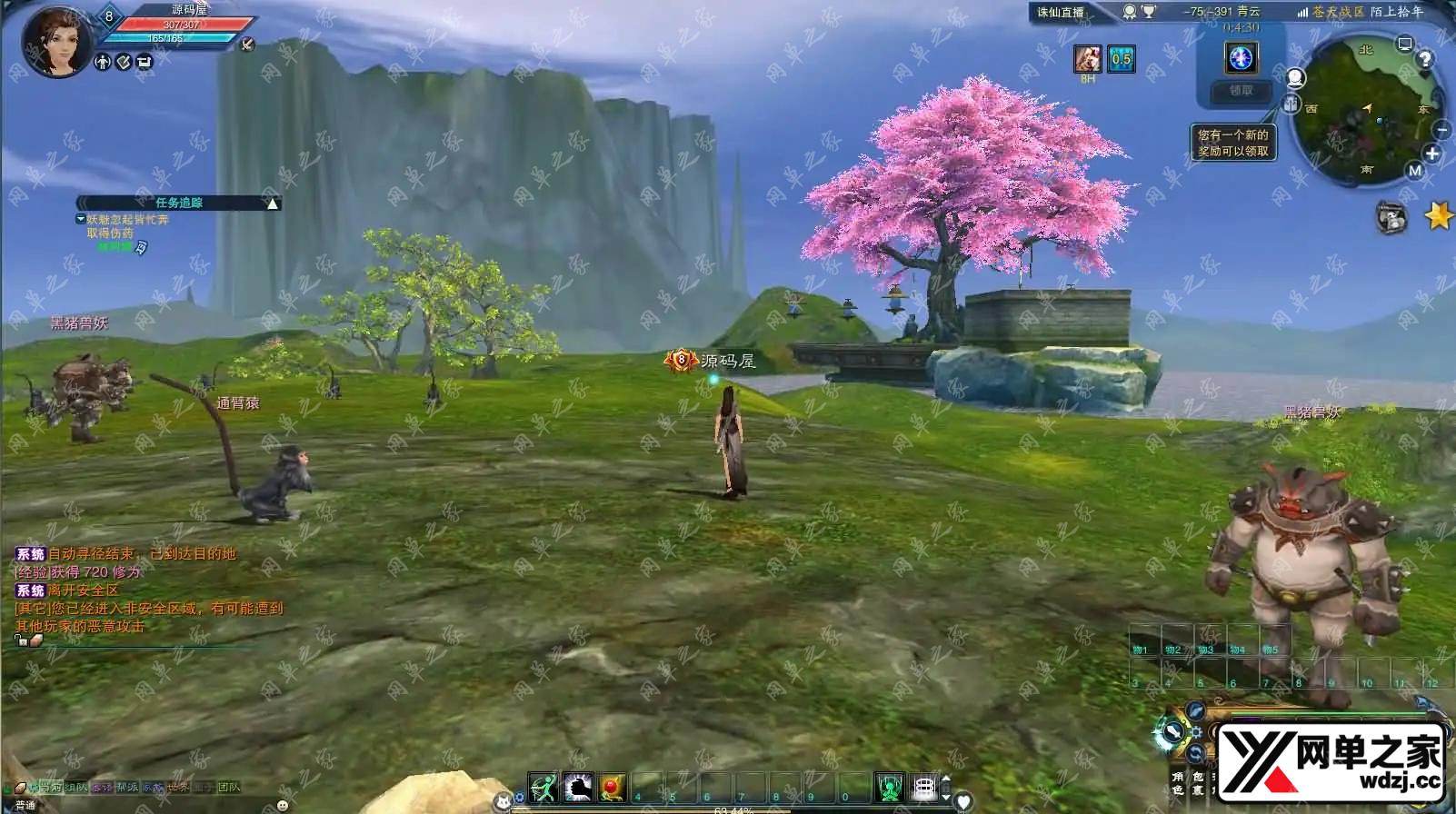This screenshot has height=814, width=1456.
Task: Switch chat to the 世界 channel tab
Action: (x=177, y=788)
